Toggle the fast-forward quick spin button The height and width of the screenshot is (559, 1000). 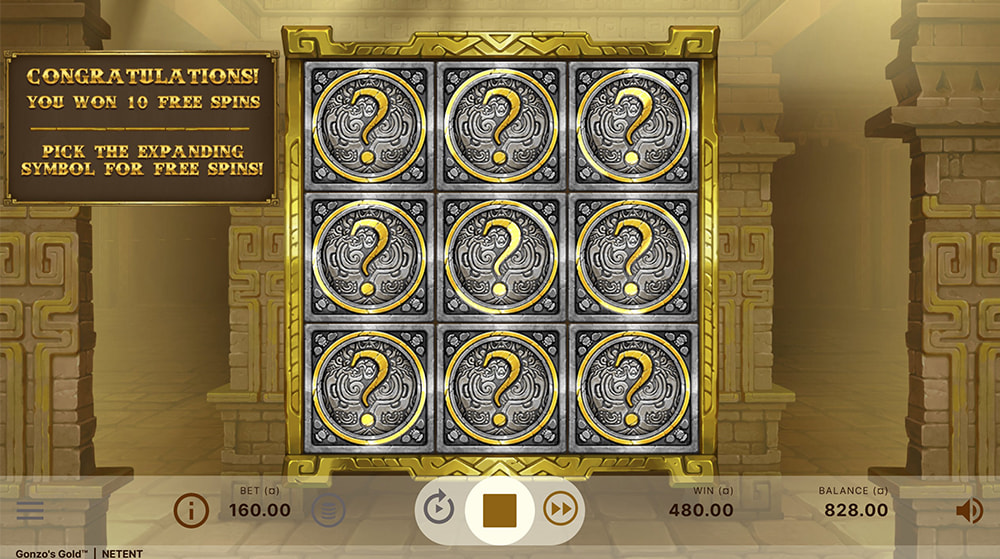561,510
